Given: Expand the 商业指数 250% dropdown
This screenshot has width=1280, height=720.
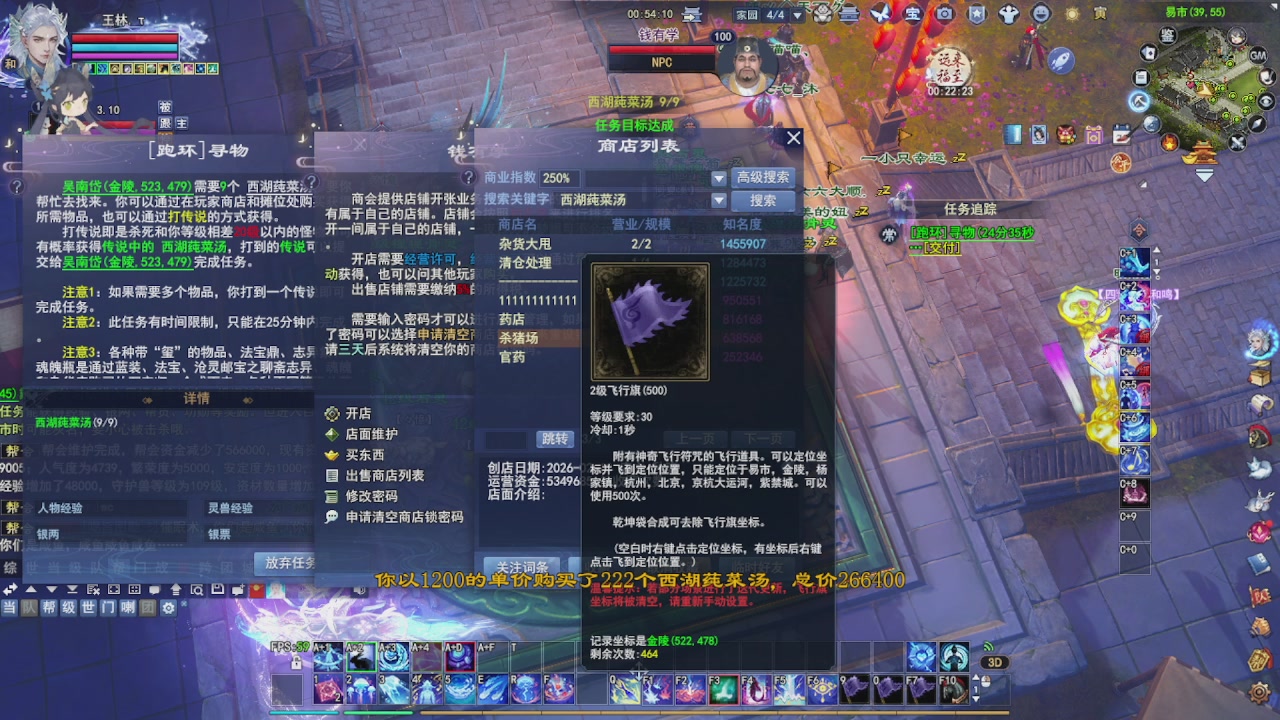Looking at the screenshot, I should [719, 178].
